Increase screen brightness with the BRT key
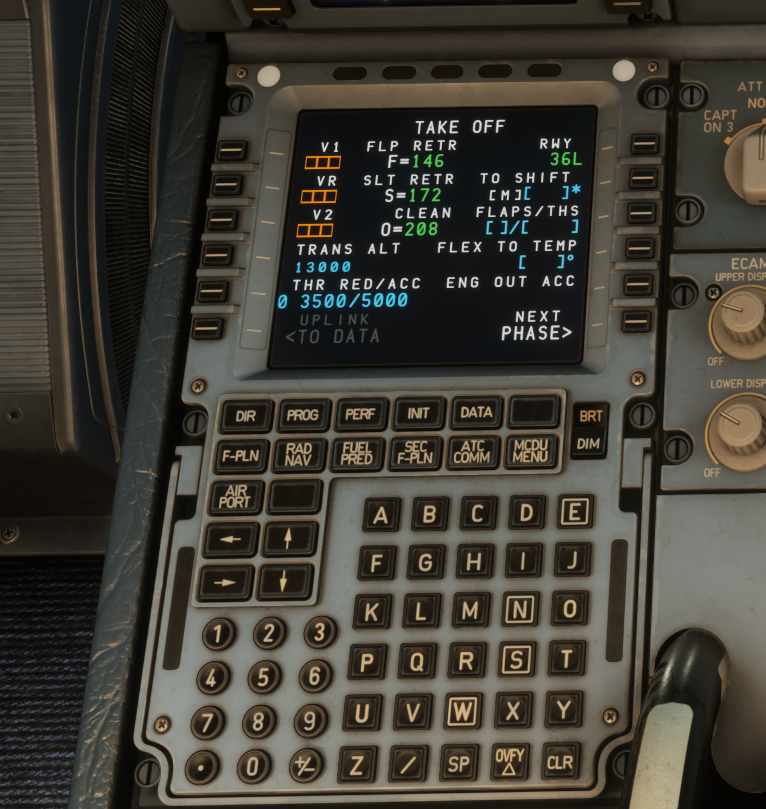Viewport: 766px width, 809px height. pyautogui.click(x=588, y=415)
